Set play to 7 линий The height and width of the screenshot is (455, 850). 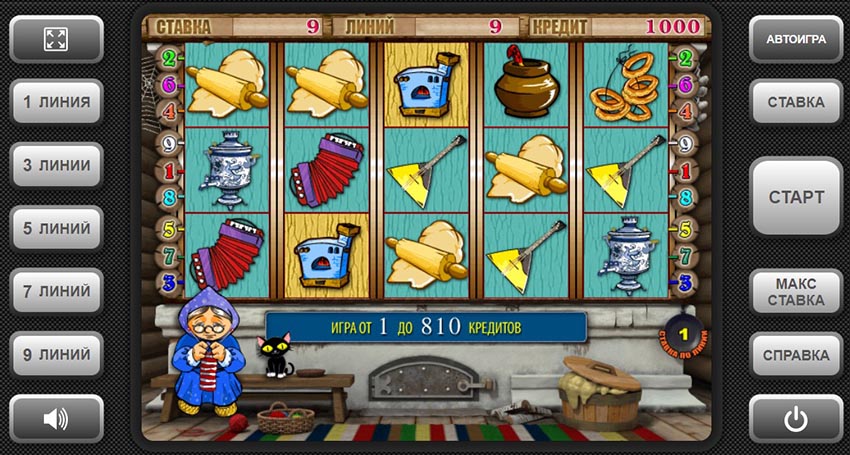[56, 291]
